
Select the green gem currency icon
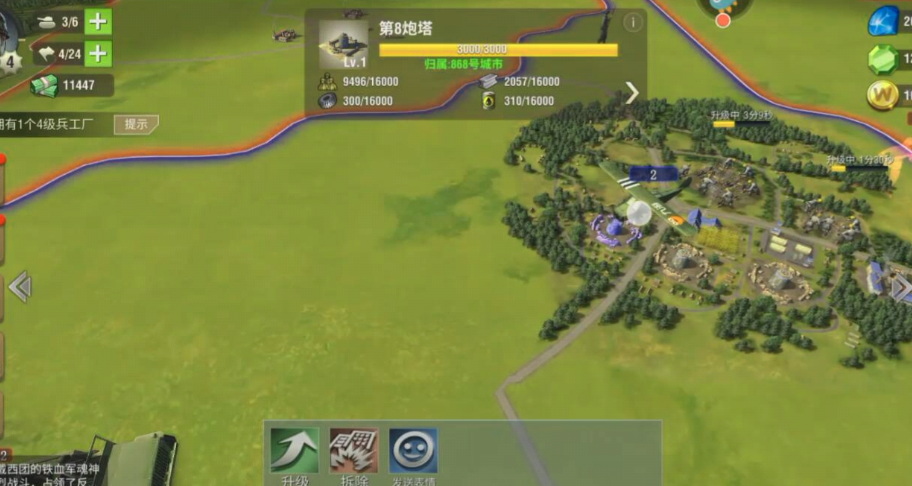[883, 59]
